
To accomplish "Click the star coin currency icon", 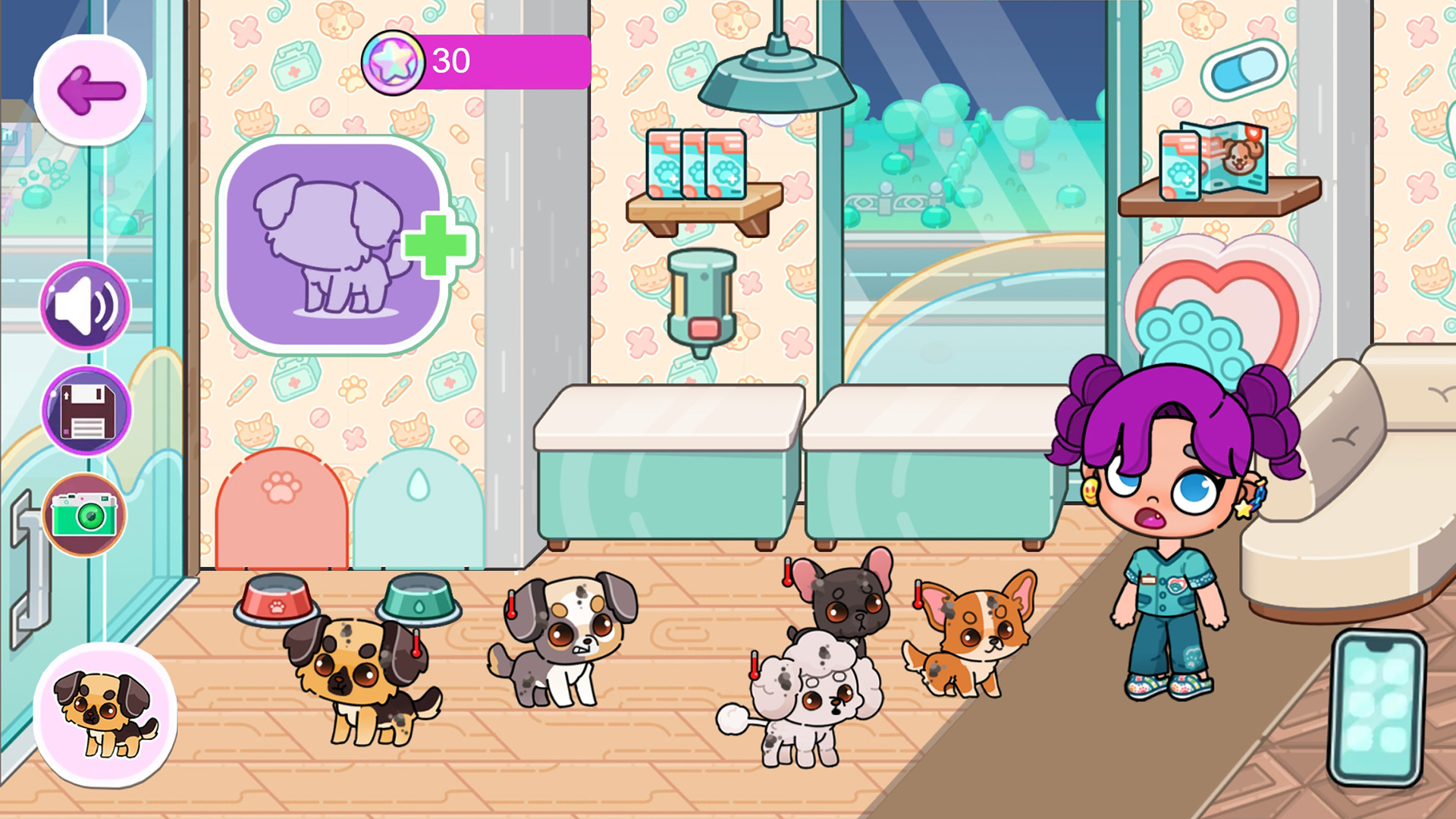I will coord(391,64).
